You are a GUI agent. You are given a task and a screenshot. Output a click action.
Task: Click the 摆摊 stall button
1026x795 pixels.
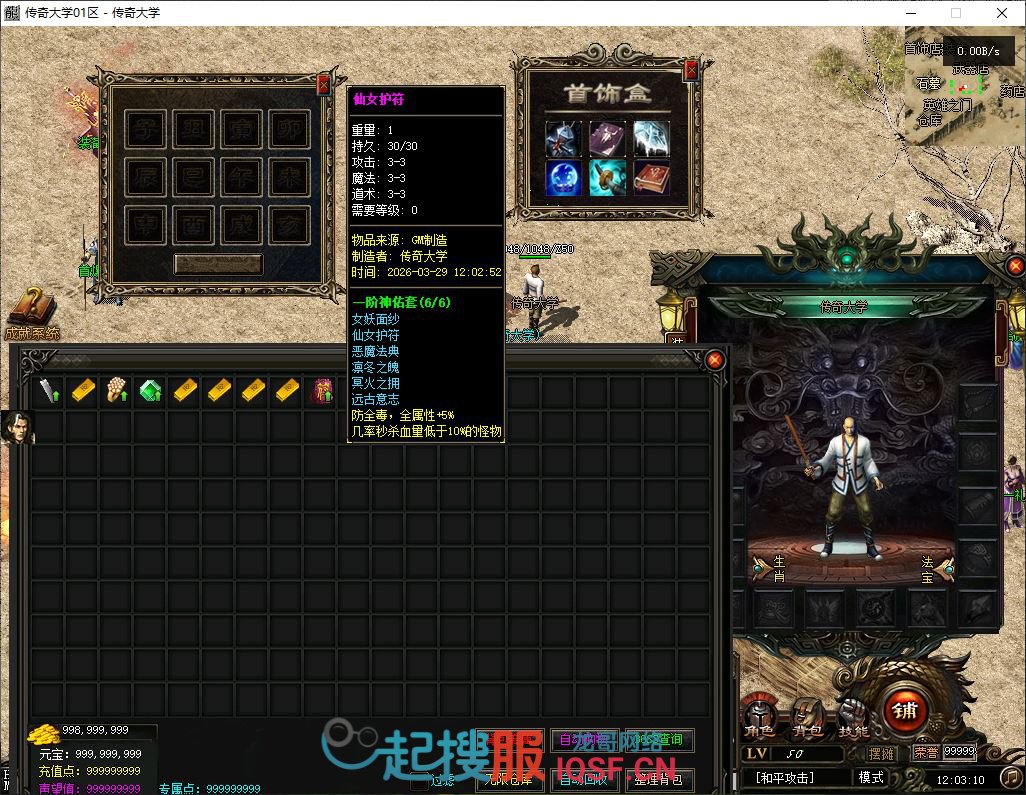point(882,753)
